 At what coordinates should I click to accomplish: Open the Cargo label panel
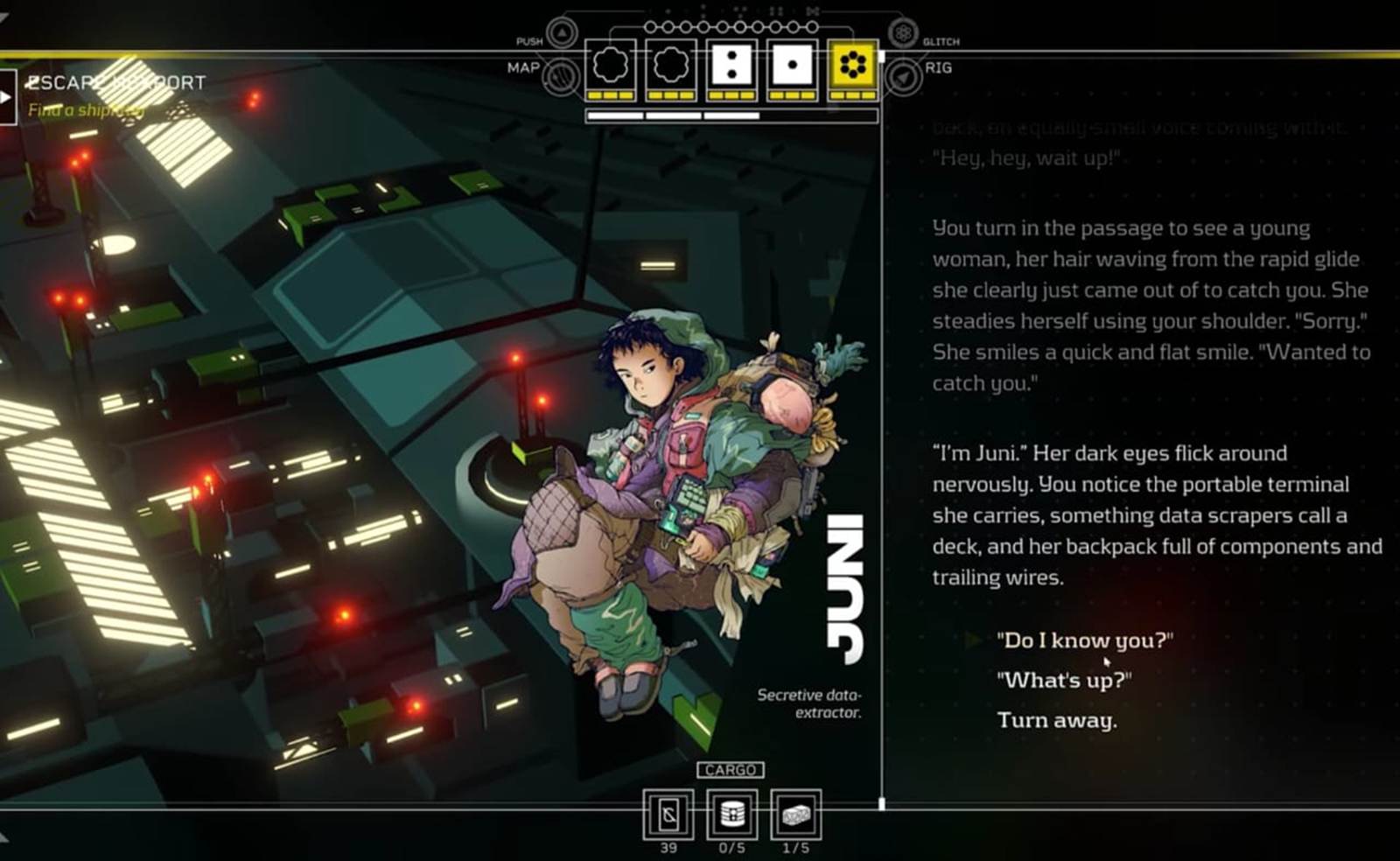(730, 770)
